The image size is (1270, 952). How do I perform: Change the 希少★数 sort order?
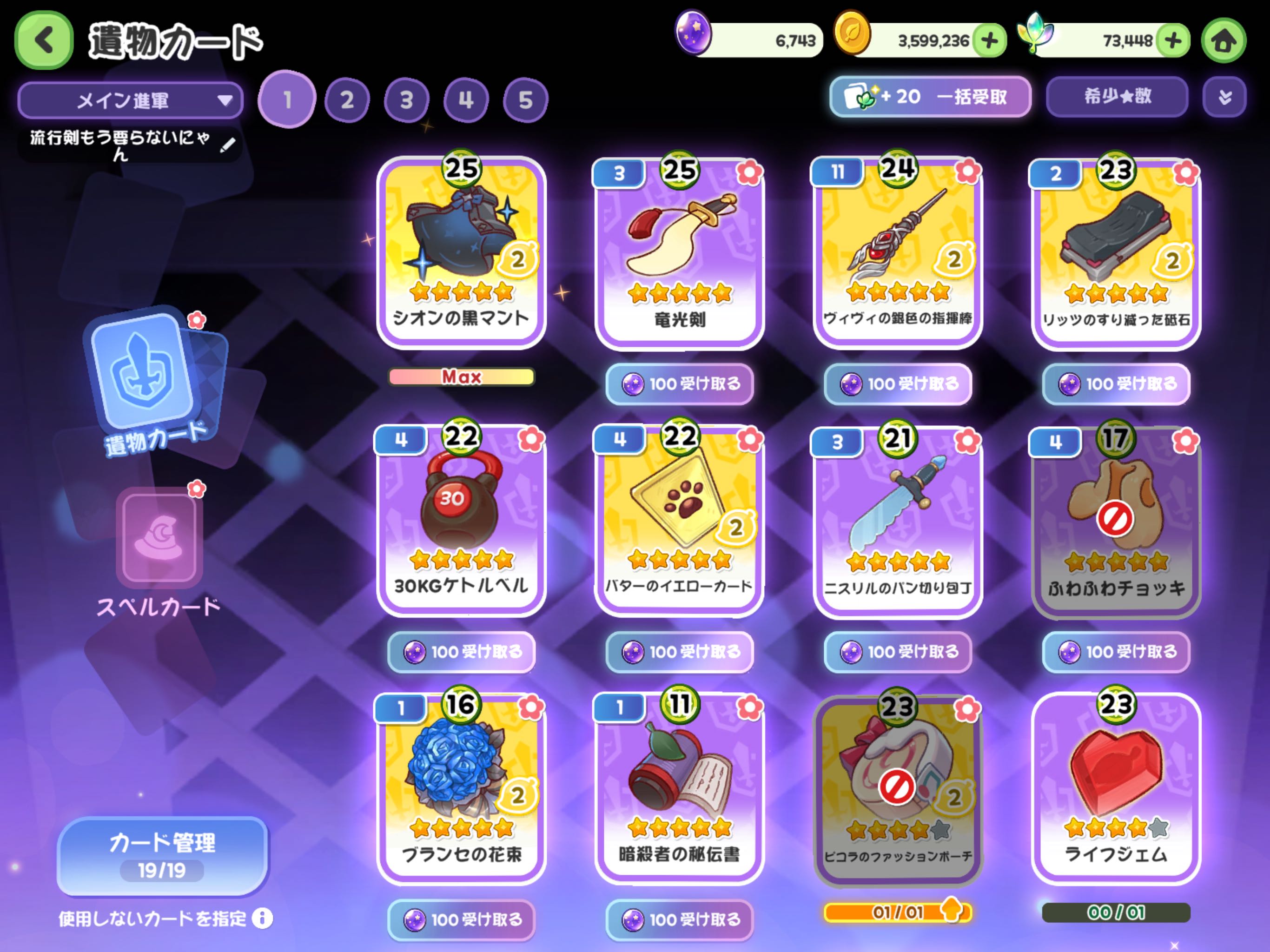coord(1117,97)
